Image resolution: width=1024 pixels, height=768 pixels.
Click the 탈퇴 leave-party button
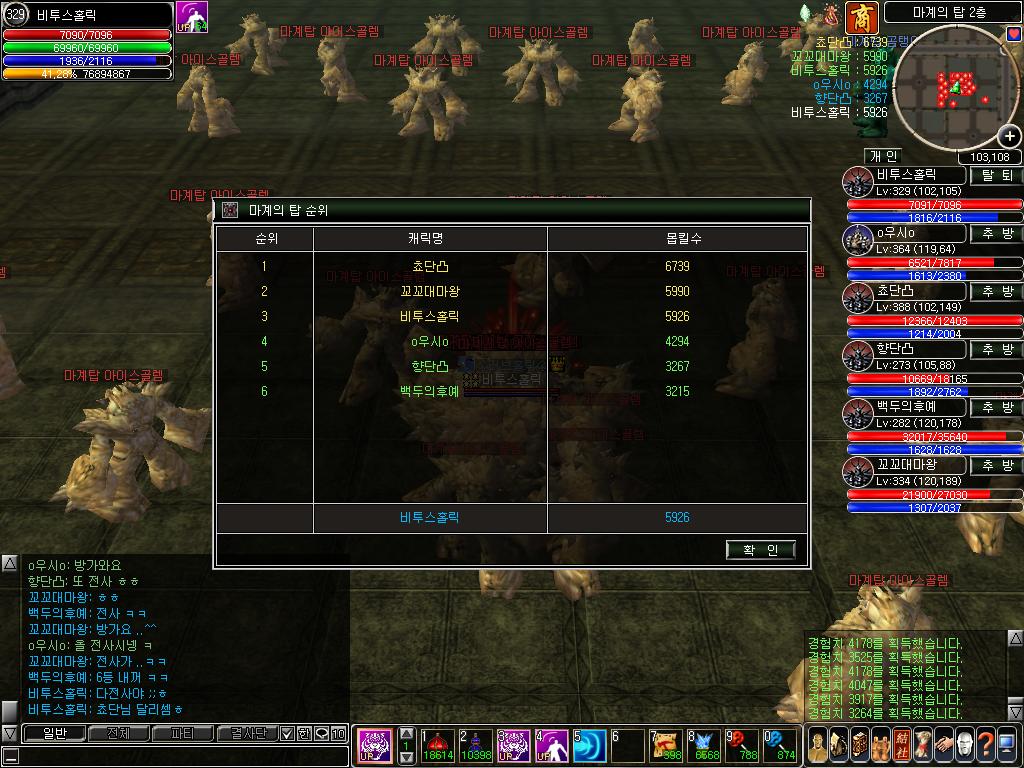click(x=996, y=175)
